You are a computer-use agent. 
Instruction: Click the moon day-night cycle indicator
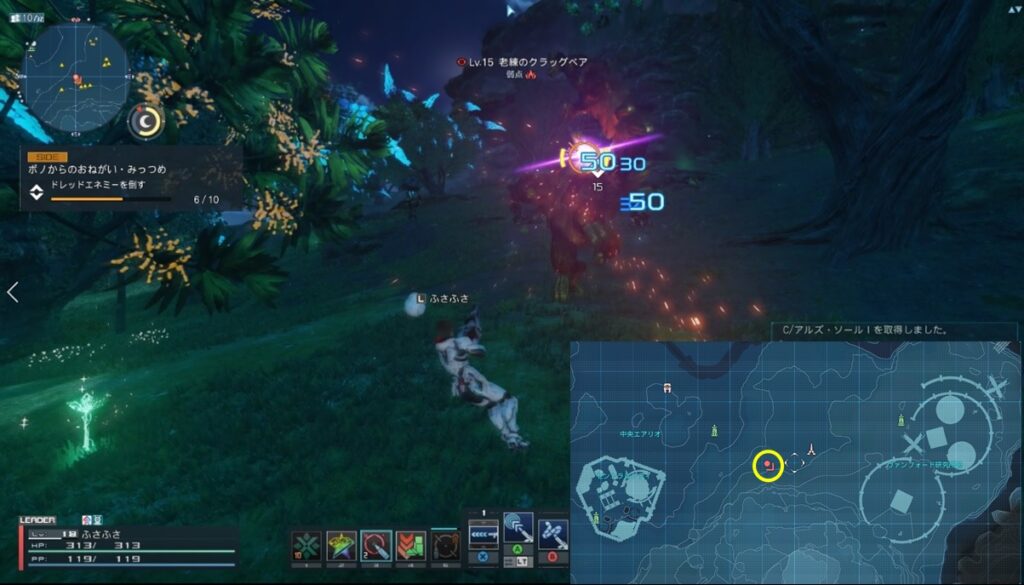[x=147, y=121]
